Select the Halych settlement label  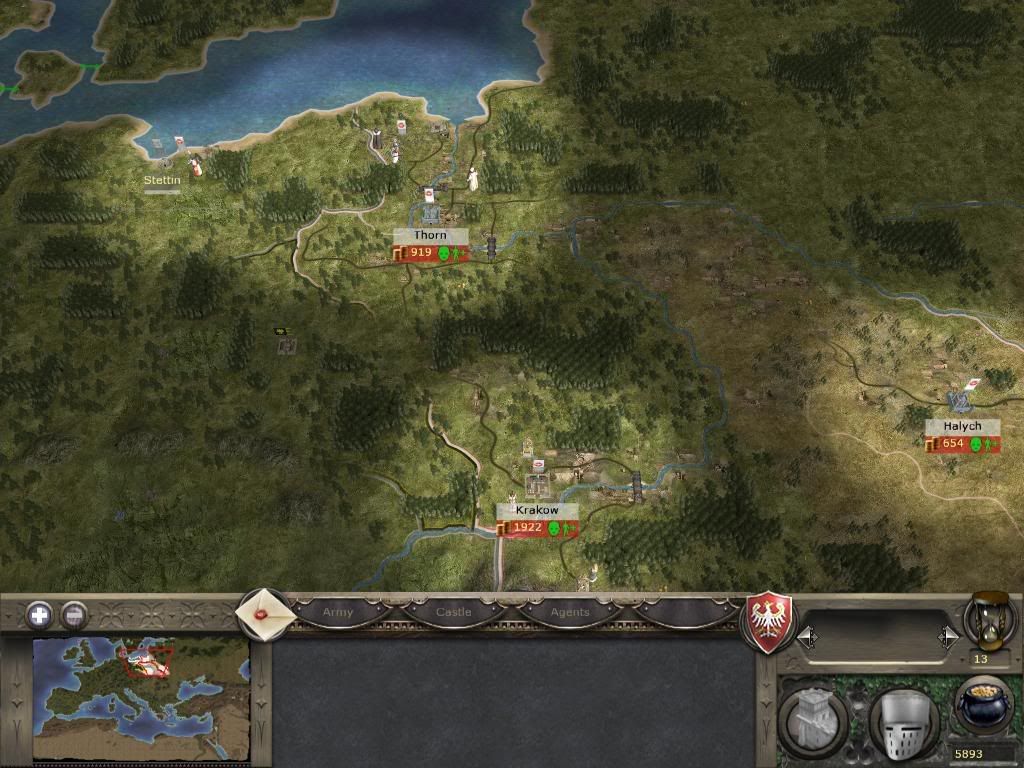962,426
